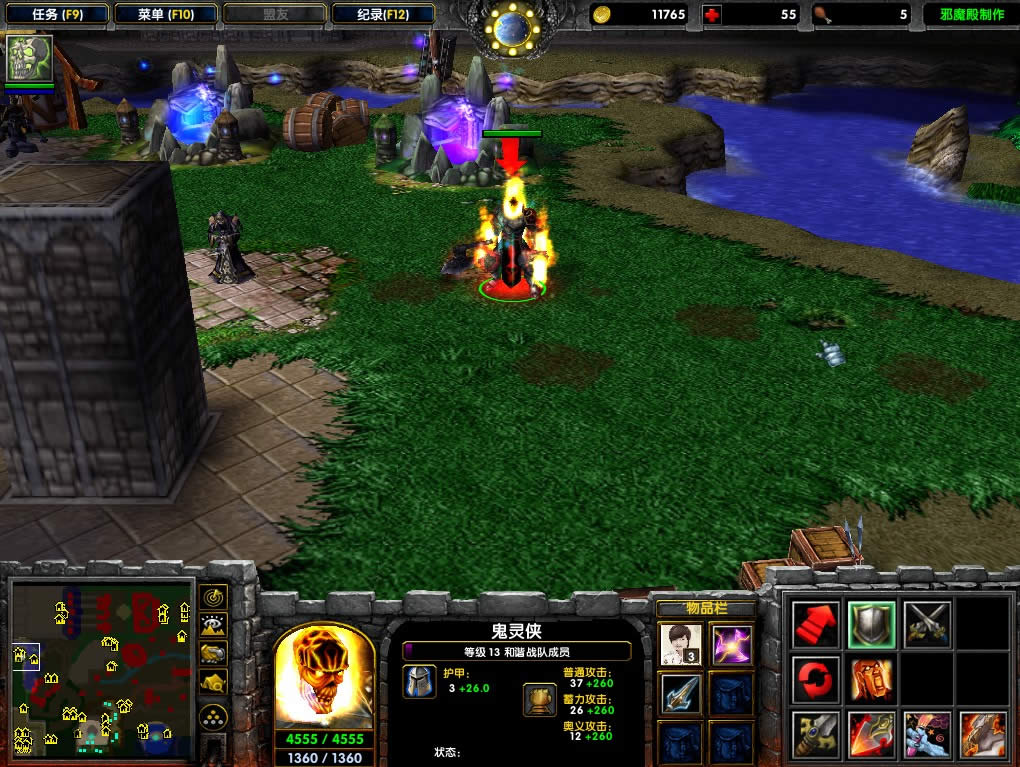Click the flaming skull hero portrait
Viewport: 1020px width, 767px height.
coord(324,681)
